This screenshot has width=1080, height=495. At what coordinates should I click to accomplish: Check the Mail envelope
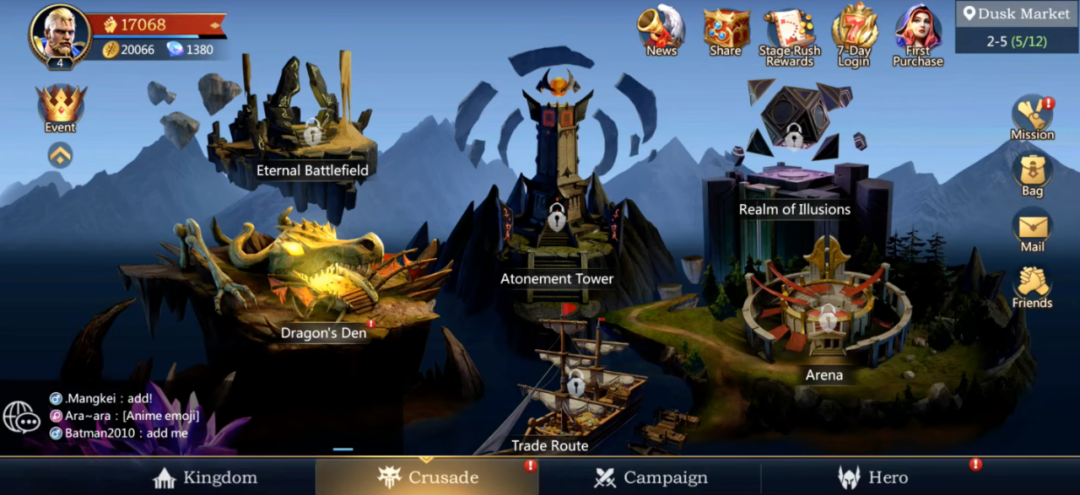point(1032,229)
